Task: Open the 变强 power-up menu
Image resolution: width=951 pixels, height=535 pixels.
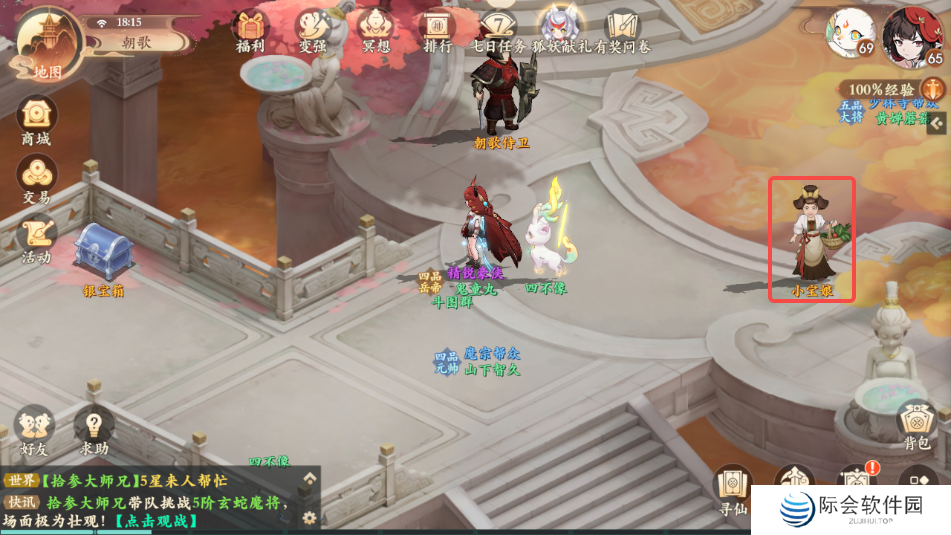Action: tap(312, 30)
